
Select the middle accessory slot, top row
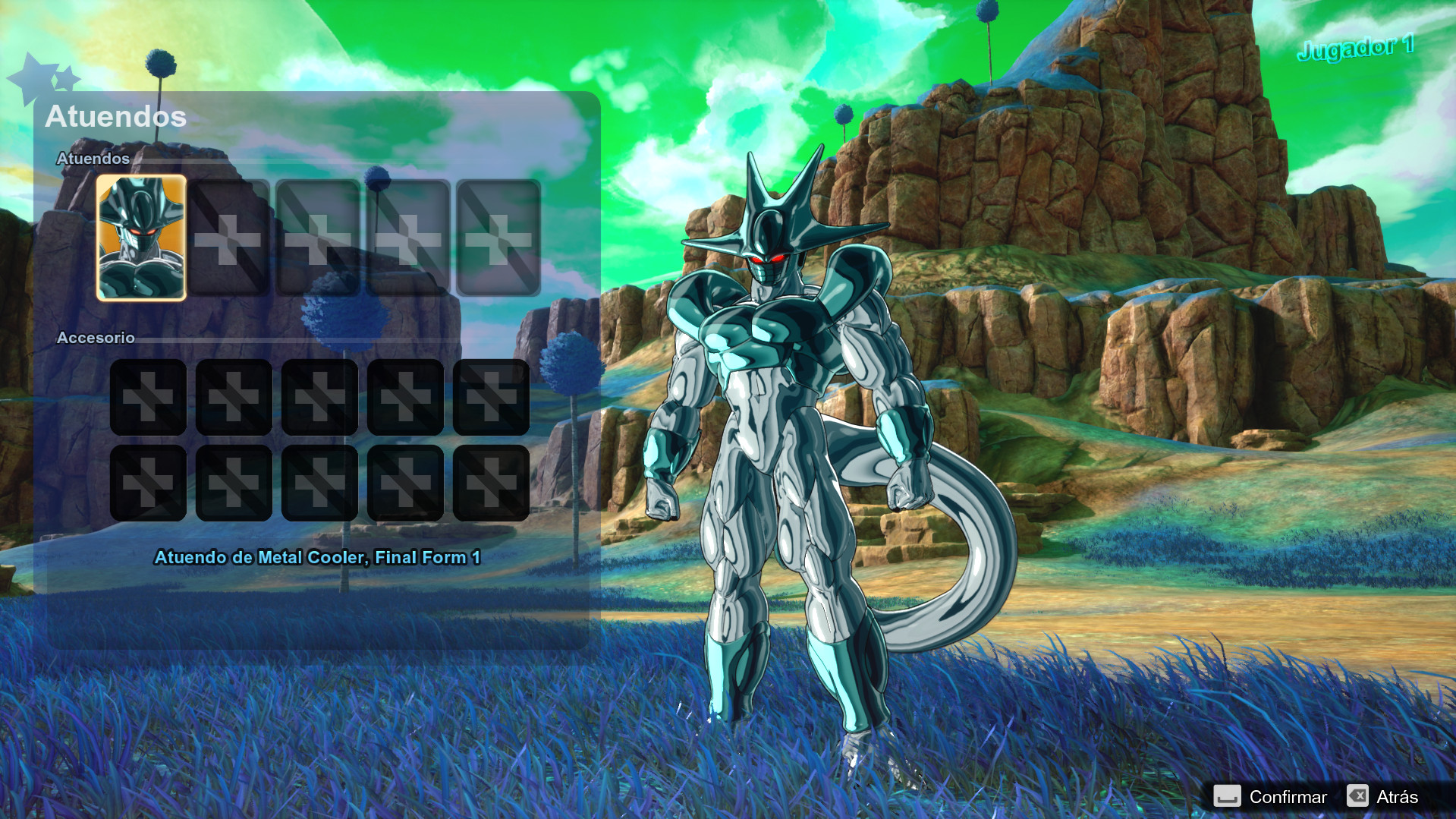pos(322,396)
